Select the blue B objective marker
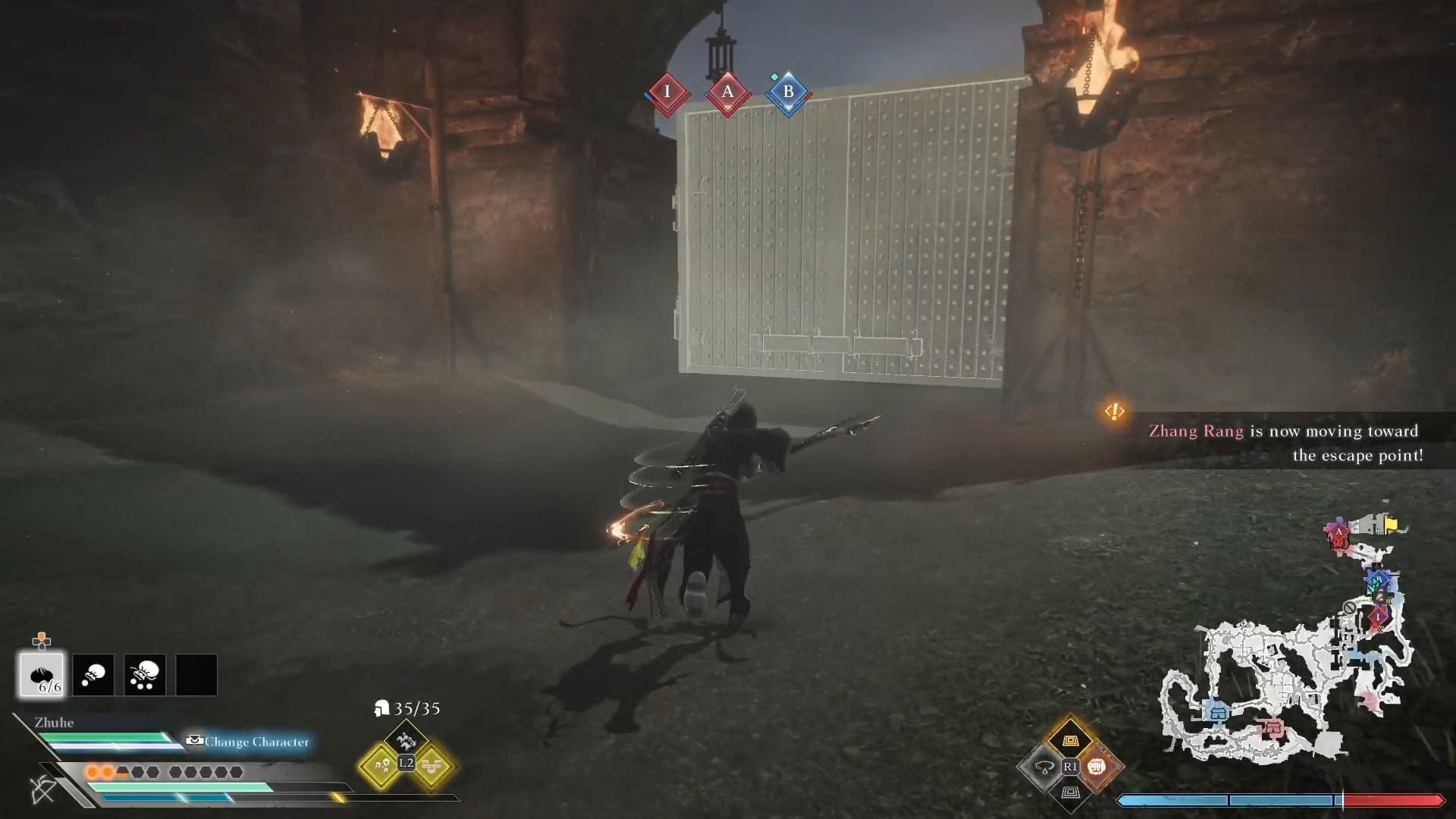Viewport: 1456px width, 819px height. tap(789, 93)
